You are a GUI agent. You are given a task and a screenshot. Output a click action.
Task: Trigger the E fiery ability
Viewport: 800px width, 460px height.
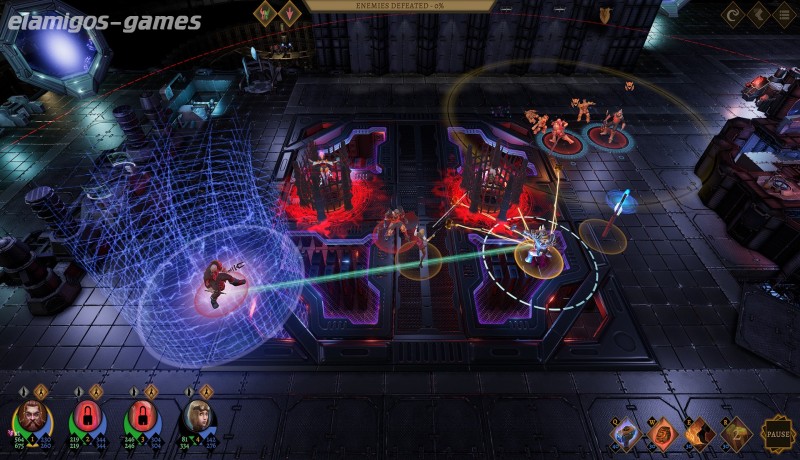pos(699,434)
